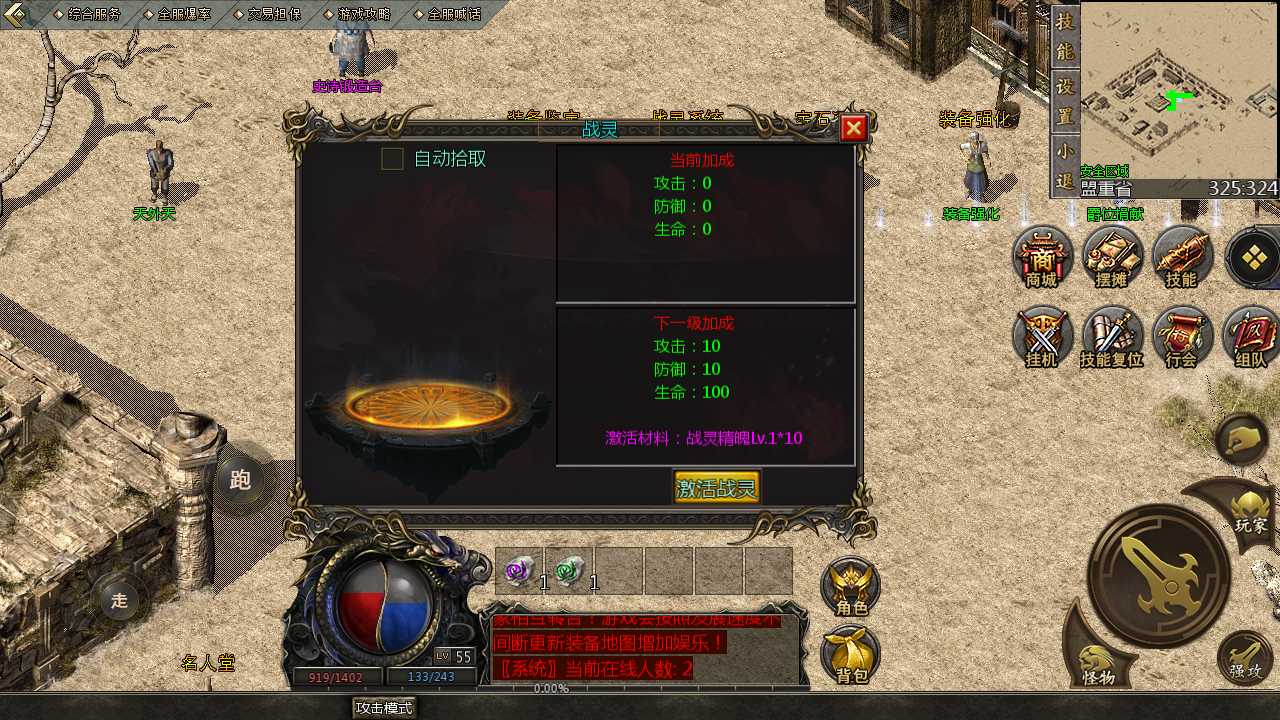Open the 行会 guild icon

point(1182,338)
